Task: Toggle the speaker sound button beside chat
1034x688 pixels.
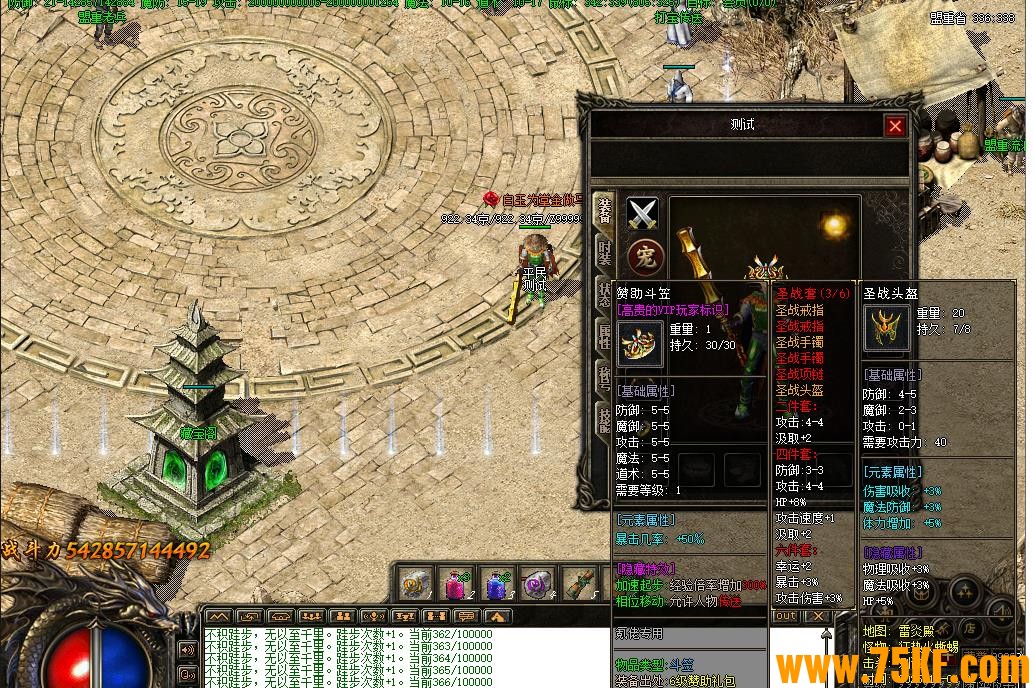Action: coord(187,650)
